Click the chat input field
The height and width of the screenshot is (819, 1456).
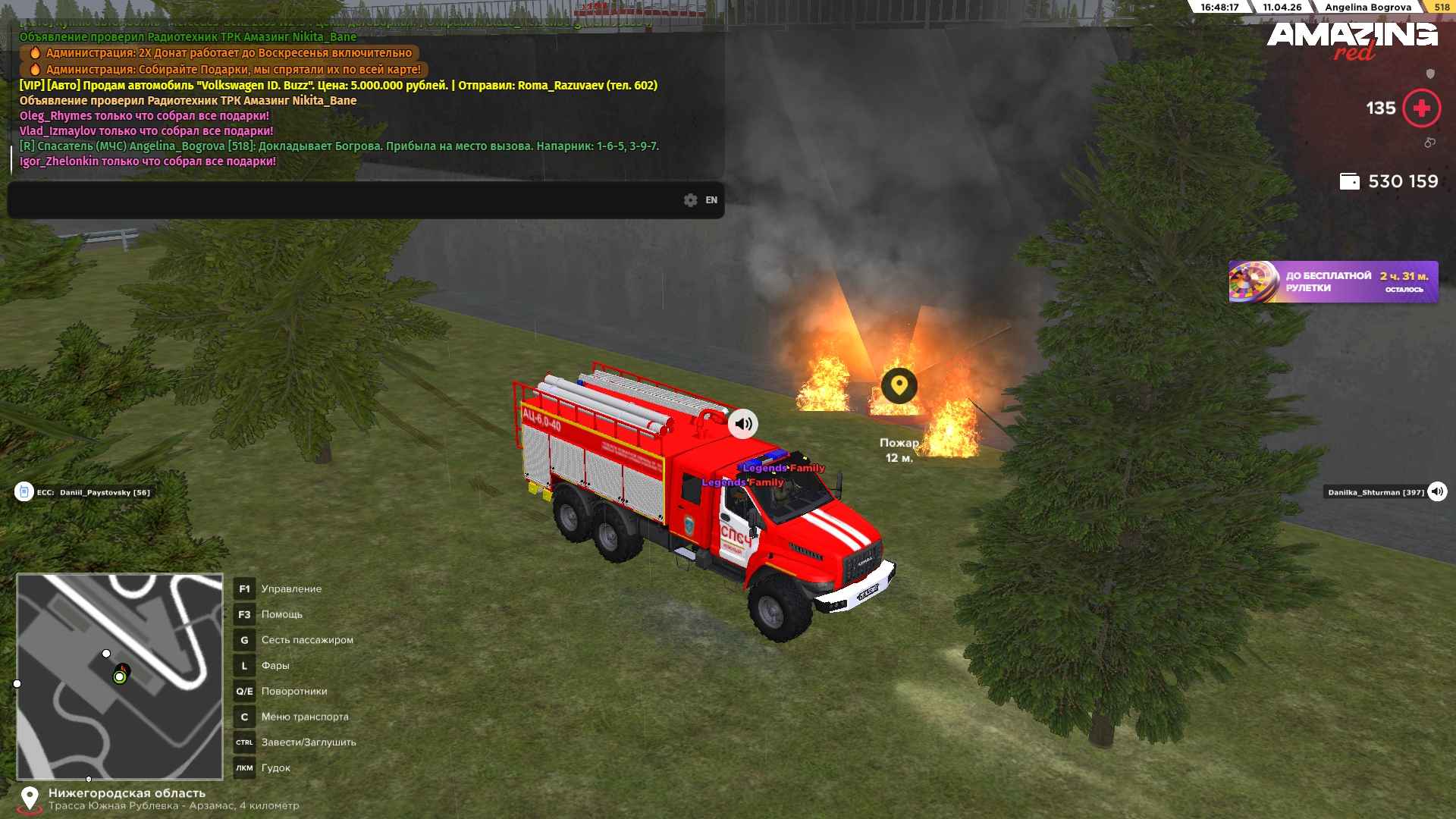341,200
